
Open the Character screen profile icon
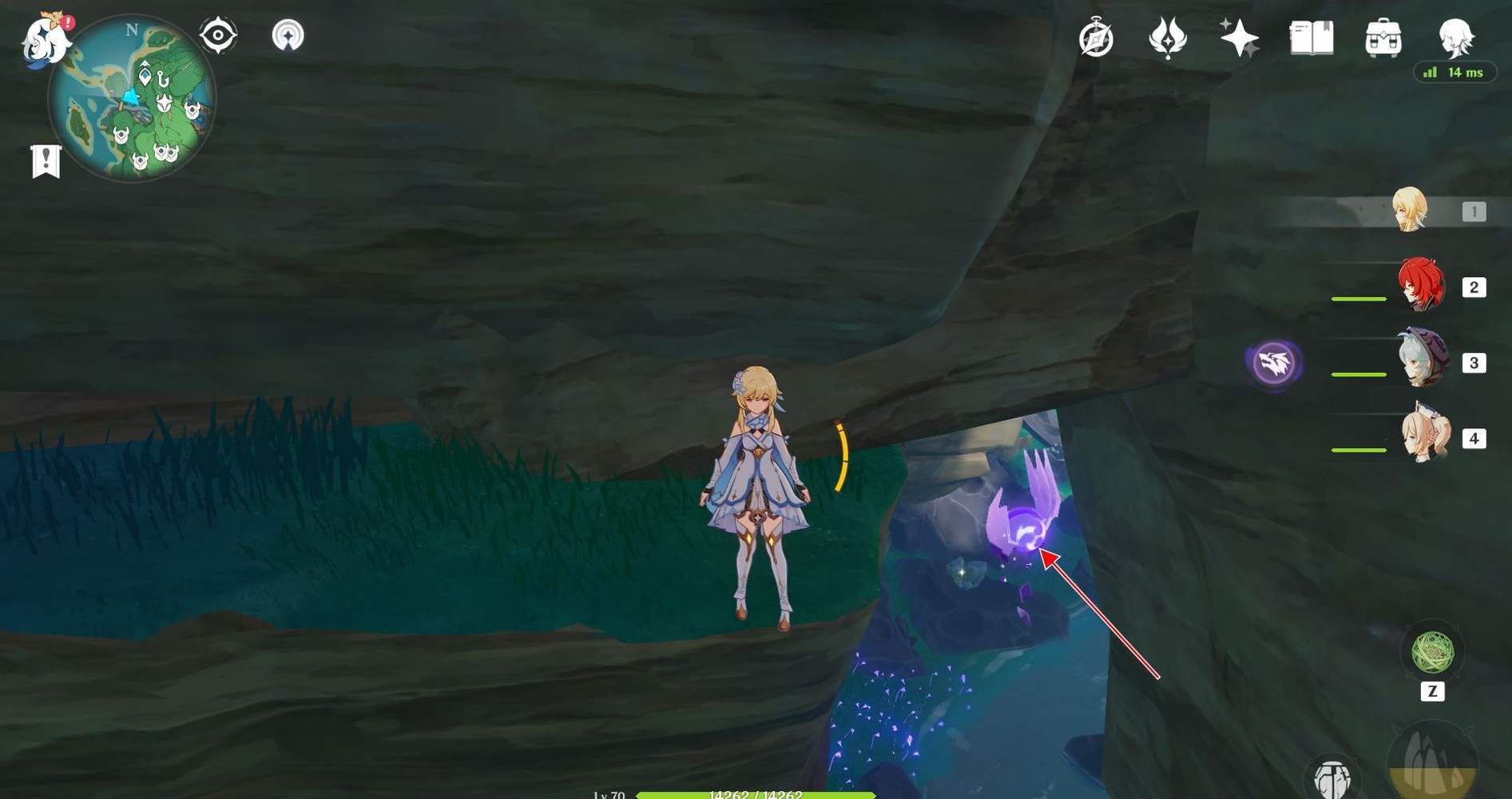[1455, 38]
